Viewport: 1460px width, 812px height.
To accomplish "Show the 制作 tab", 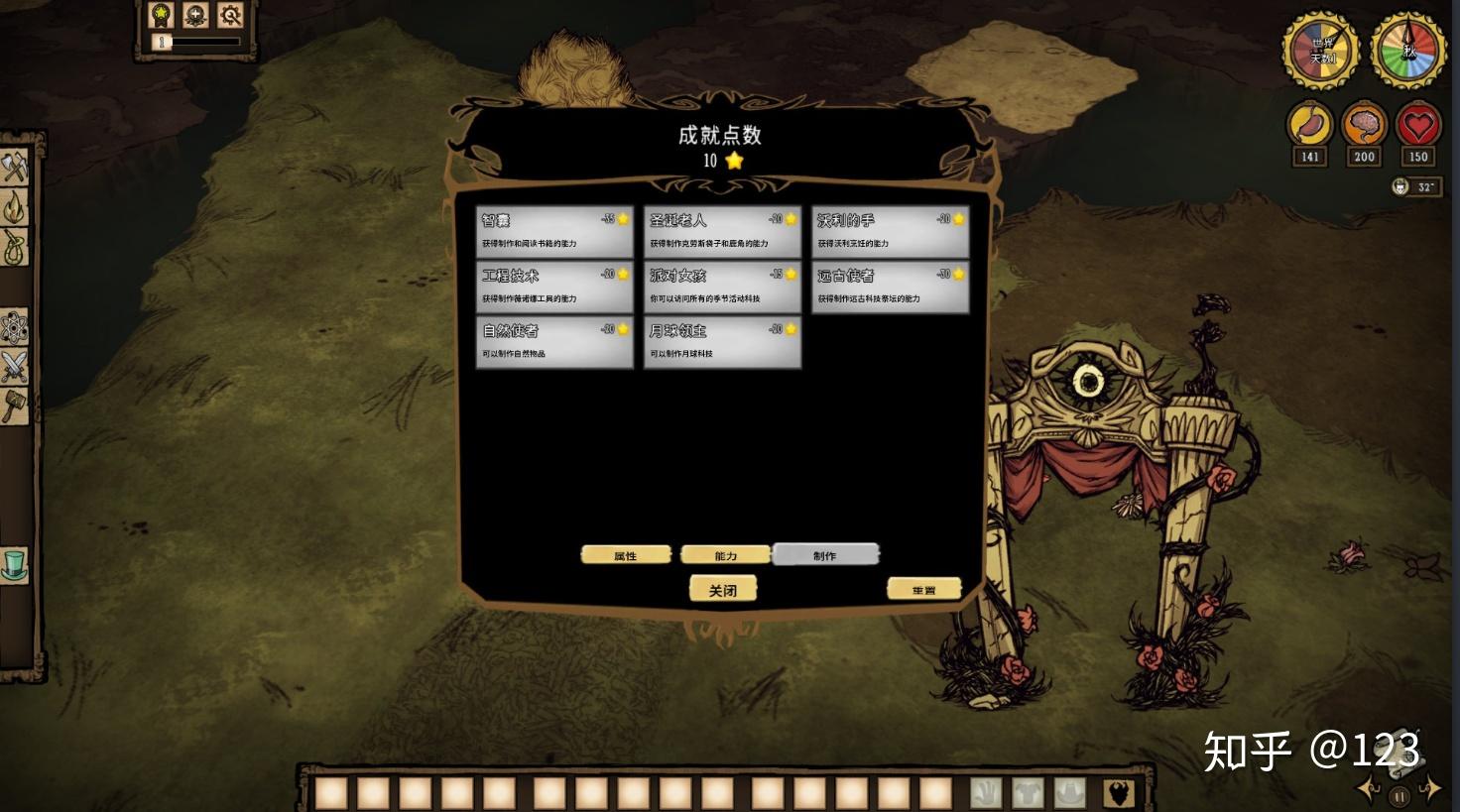I will tap(825, 554).
